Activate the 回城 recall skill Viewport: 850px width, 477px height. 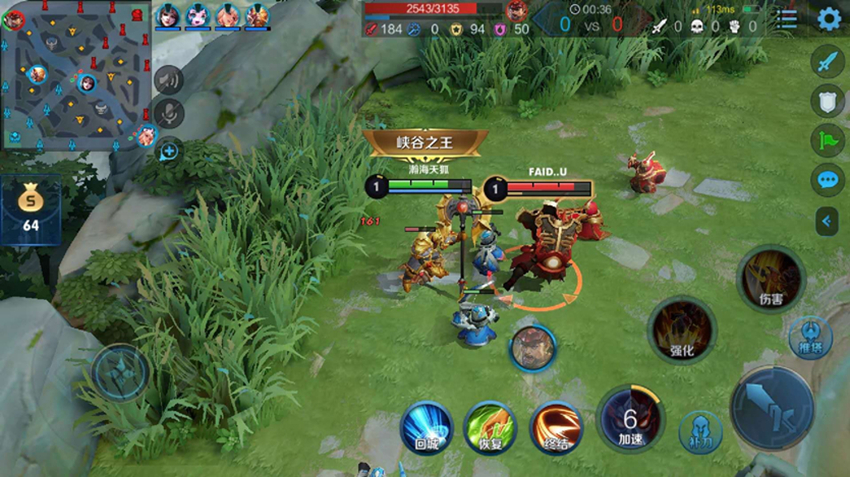pyautogui.click(x=427, y=427)
